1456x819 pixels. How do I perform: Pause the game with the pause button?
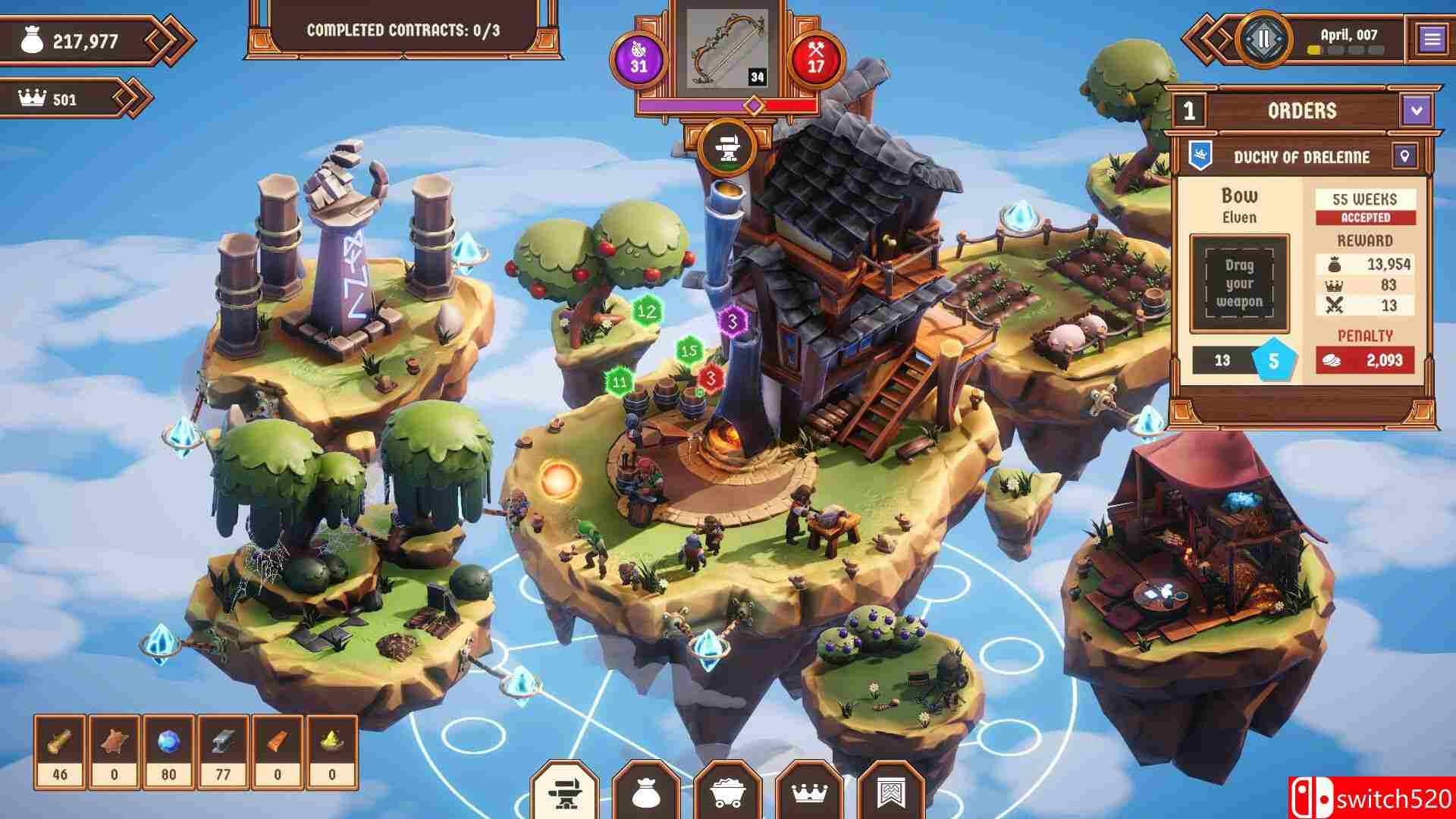tap(1264, 38)
